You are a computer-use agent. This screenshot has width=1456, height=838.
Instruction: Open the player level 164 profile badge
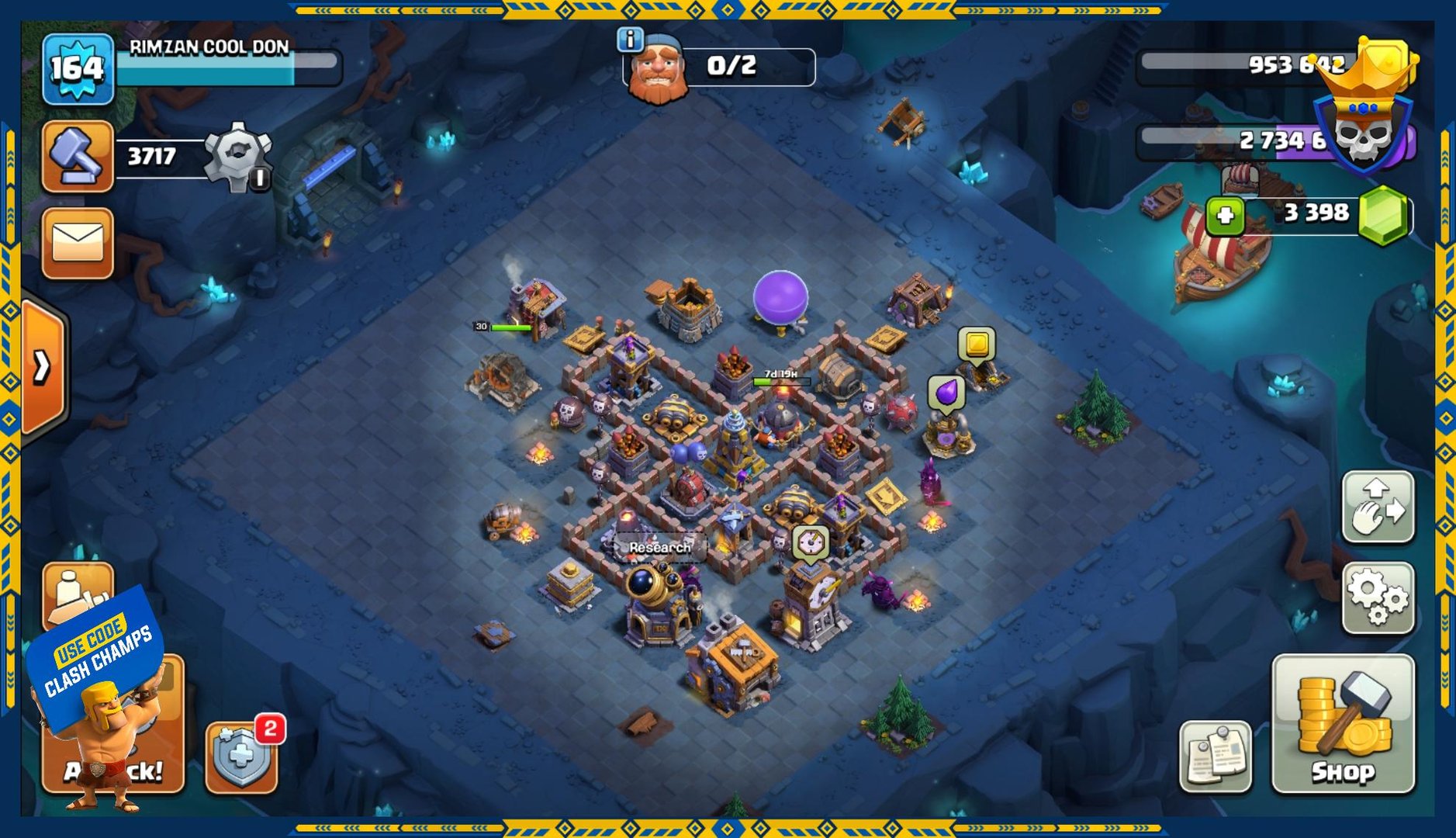pos(78,69)
